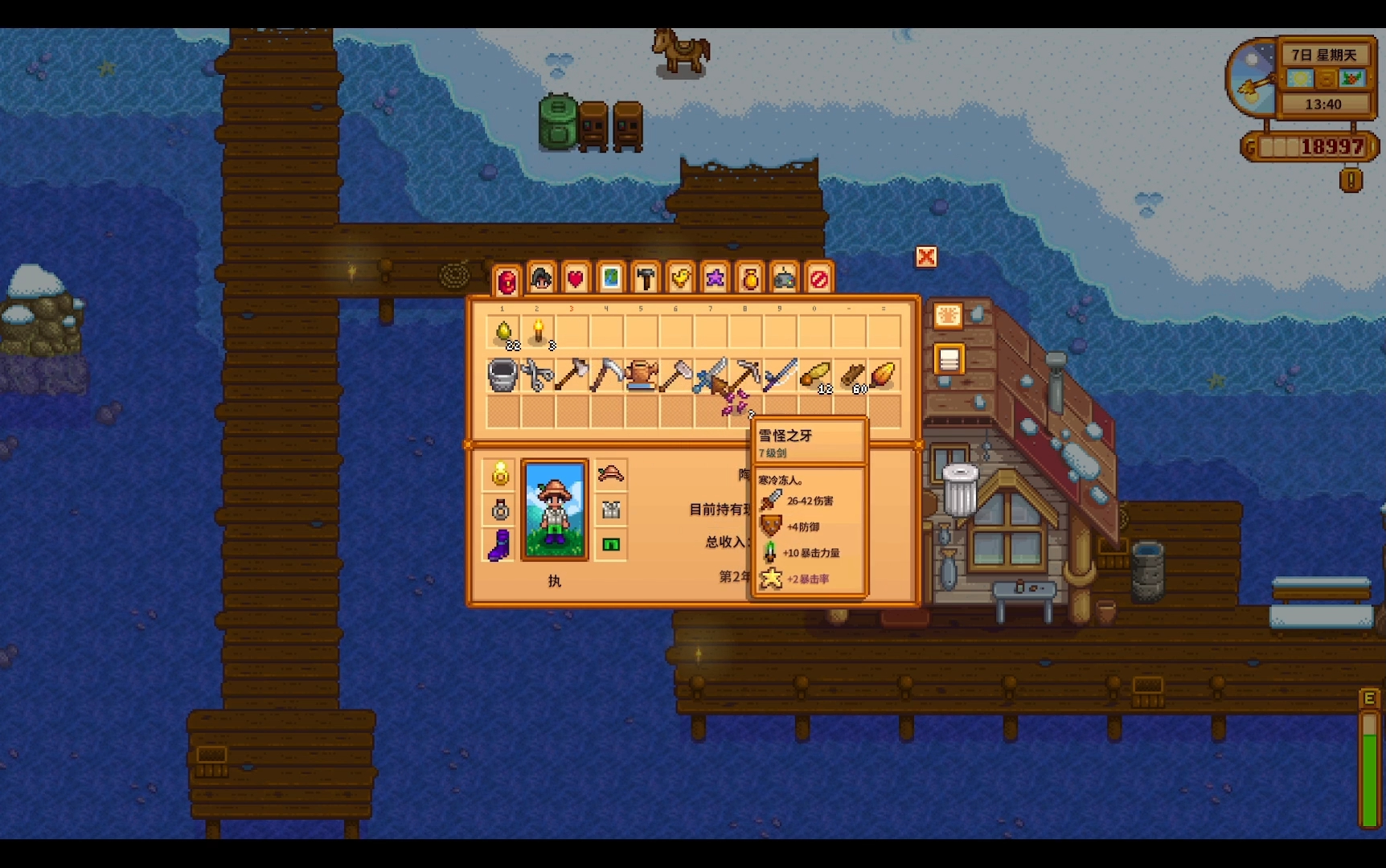Close the inventory menu with the X

(926, 257)
